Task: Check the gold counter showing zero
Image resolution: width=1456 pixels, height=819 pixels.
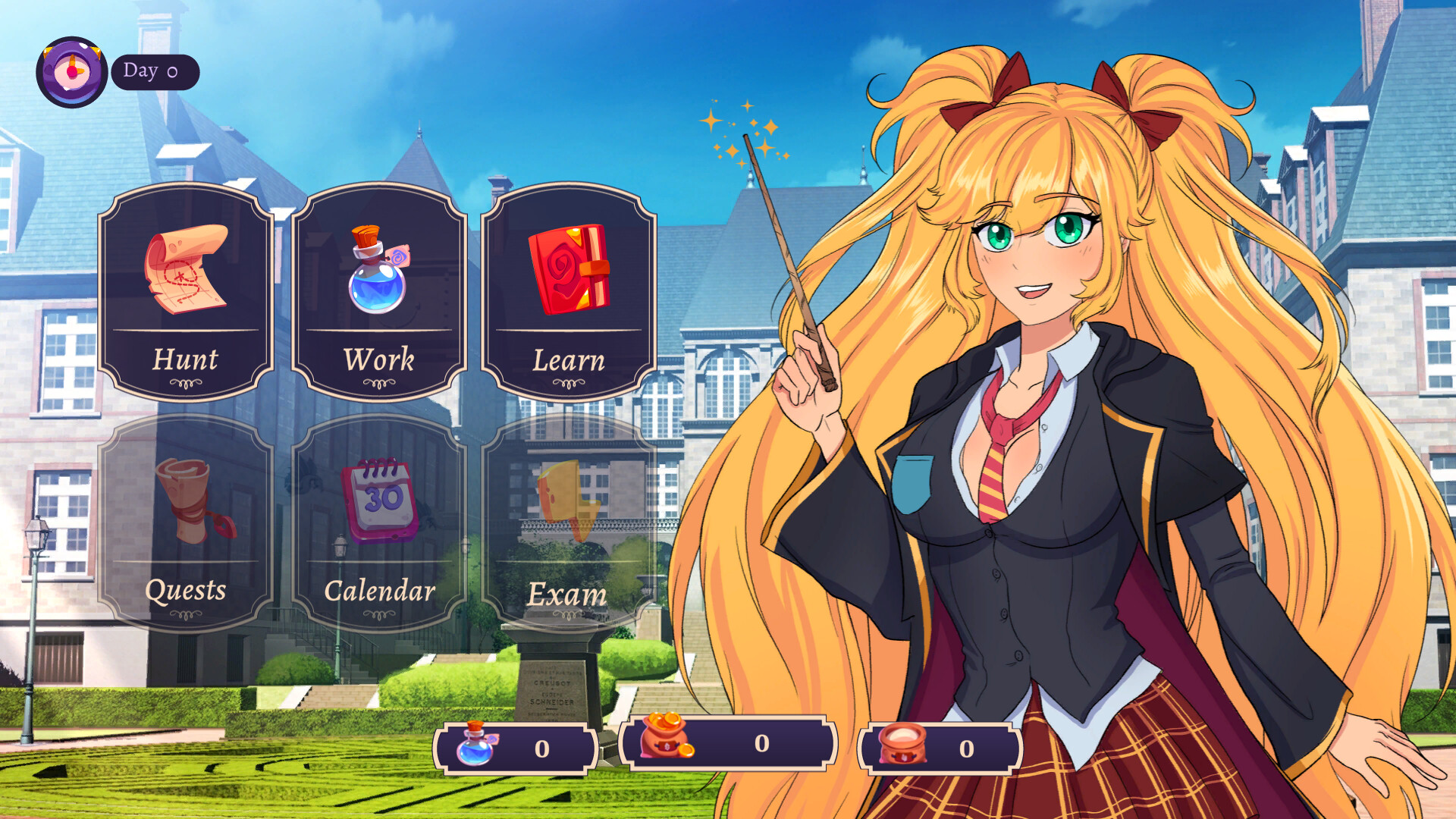Action: pos(761,747)
